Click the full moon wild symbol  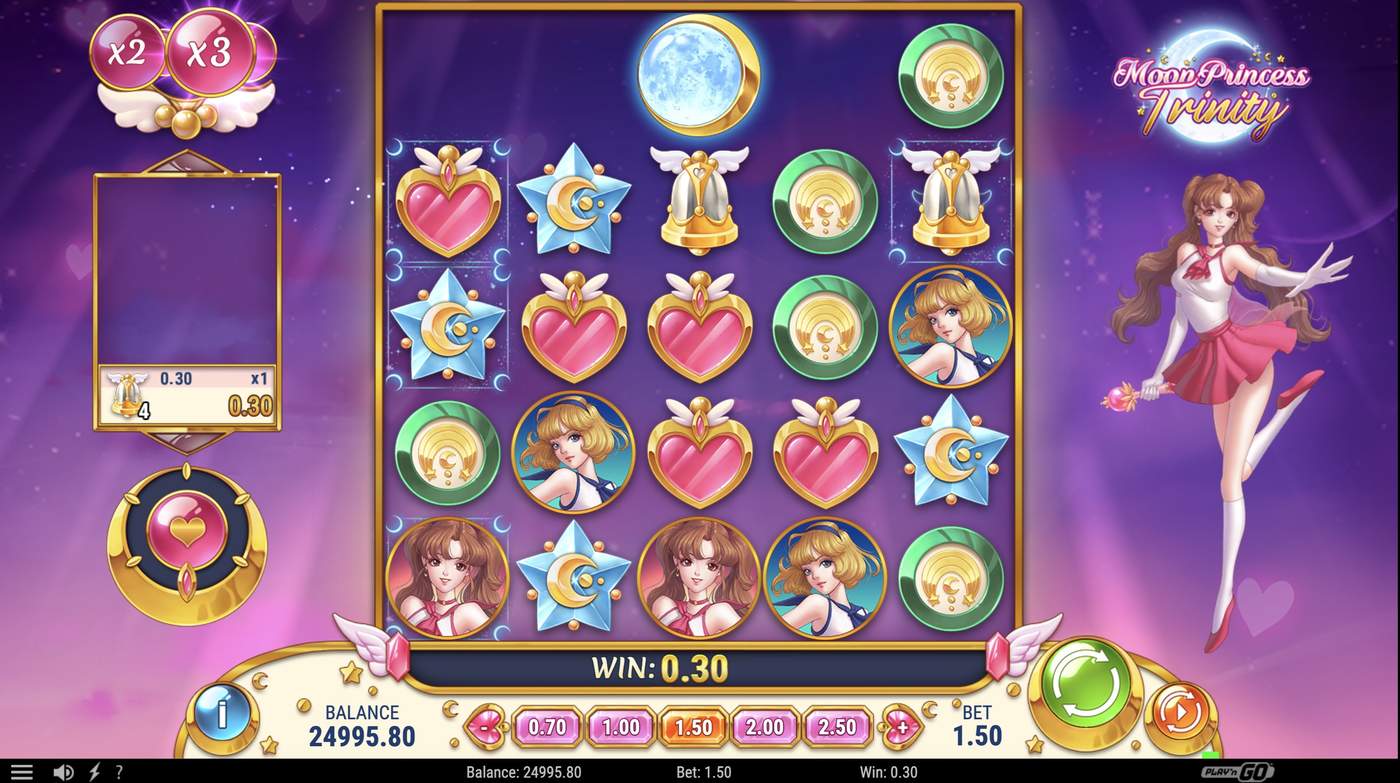(x=698, y=72)
